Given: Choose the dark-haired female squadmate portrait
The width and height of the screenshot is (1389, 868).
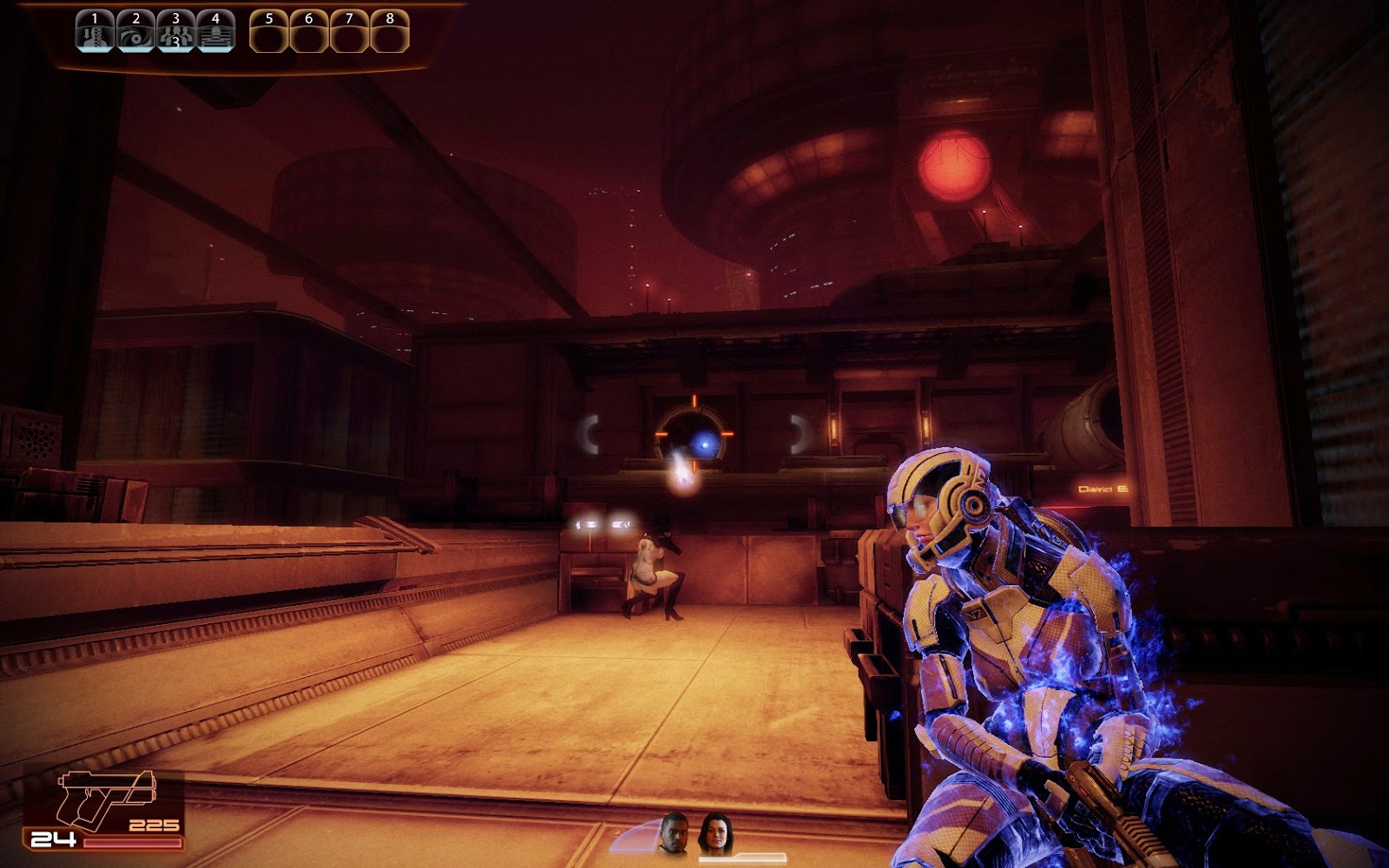Looking at the screenshot, I should tap(715, 833).
